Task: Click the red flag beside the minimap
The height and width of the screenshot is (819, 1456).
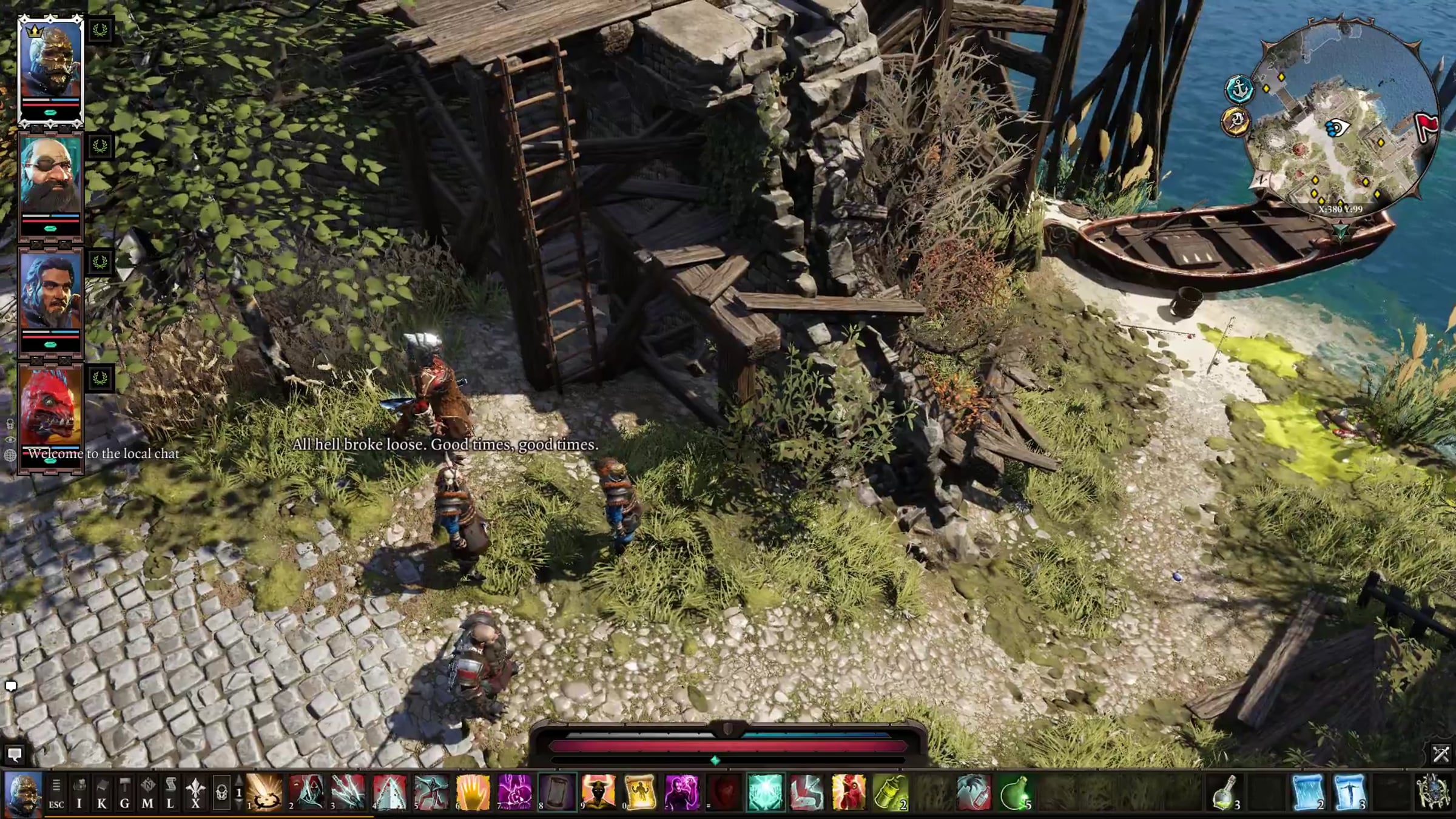Action: [1426, 126]
